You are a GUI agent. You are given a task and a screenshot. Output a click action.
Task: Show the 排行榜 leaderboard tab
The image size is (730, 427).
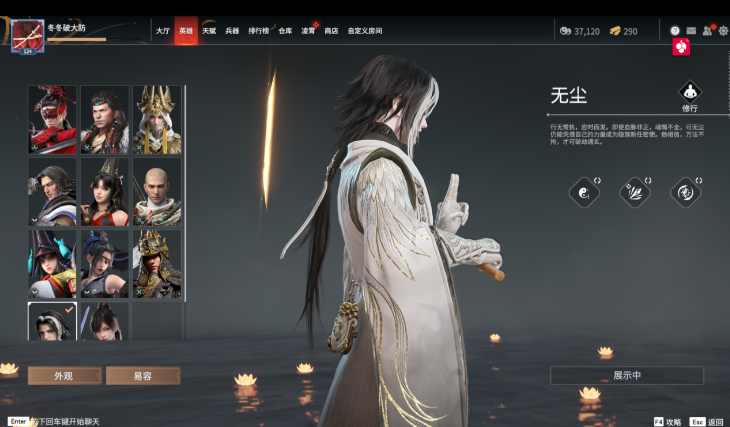258,31
